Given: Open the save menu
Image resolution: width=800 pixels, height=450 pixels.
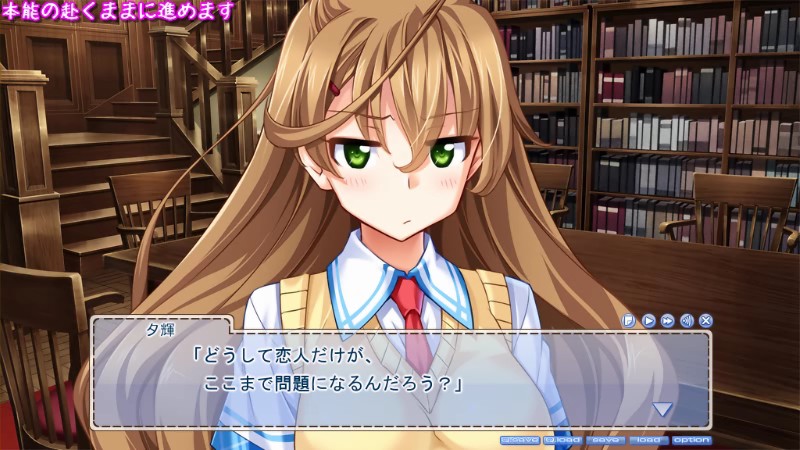Looking at the screenshot, I should (x=606, y=440).
